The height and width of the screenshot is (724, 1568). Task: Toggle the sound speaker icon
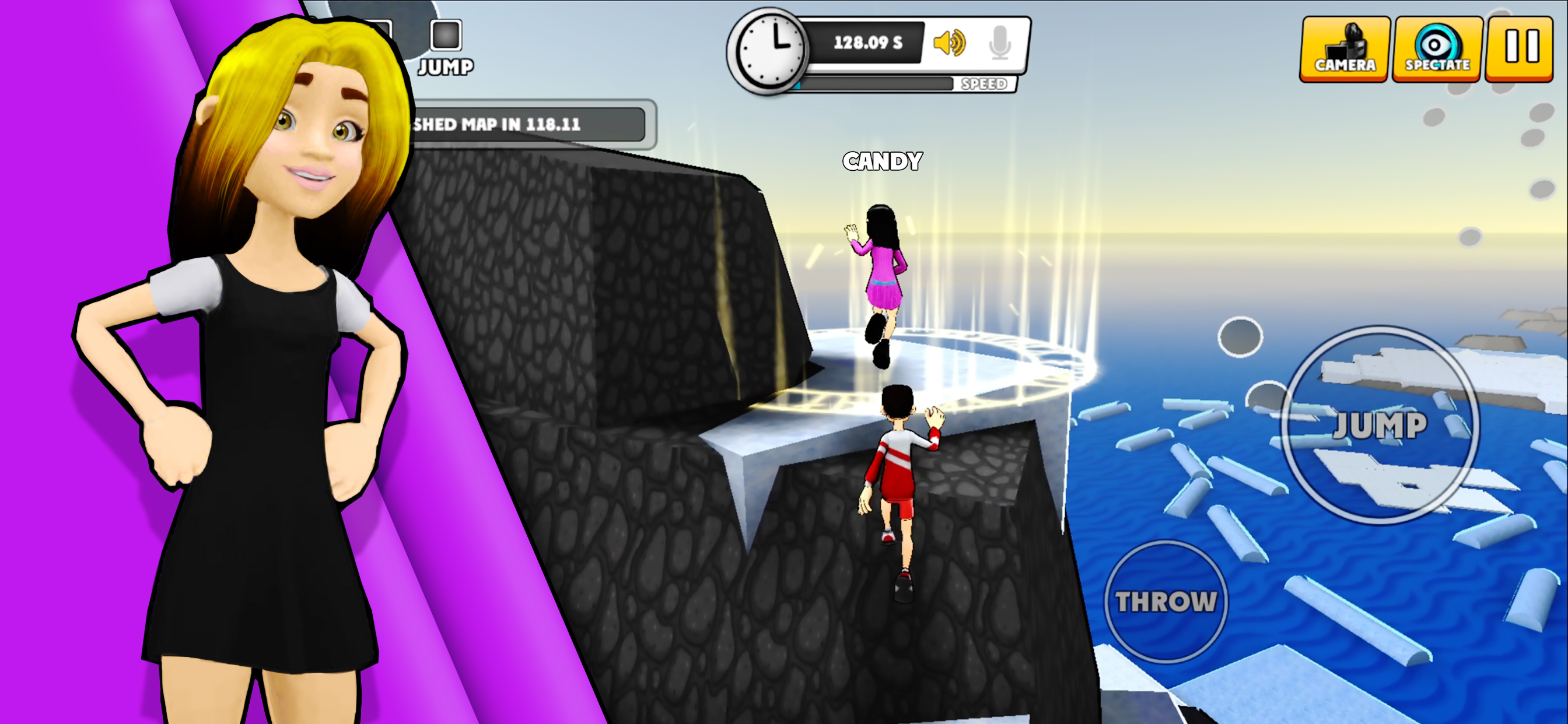point(950,43)
